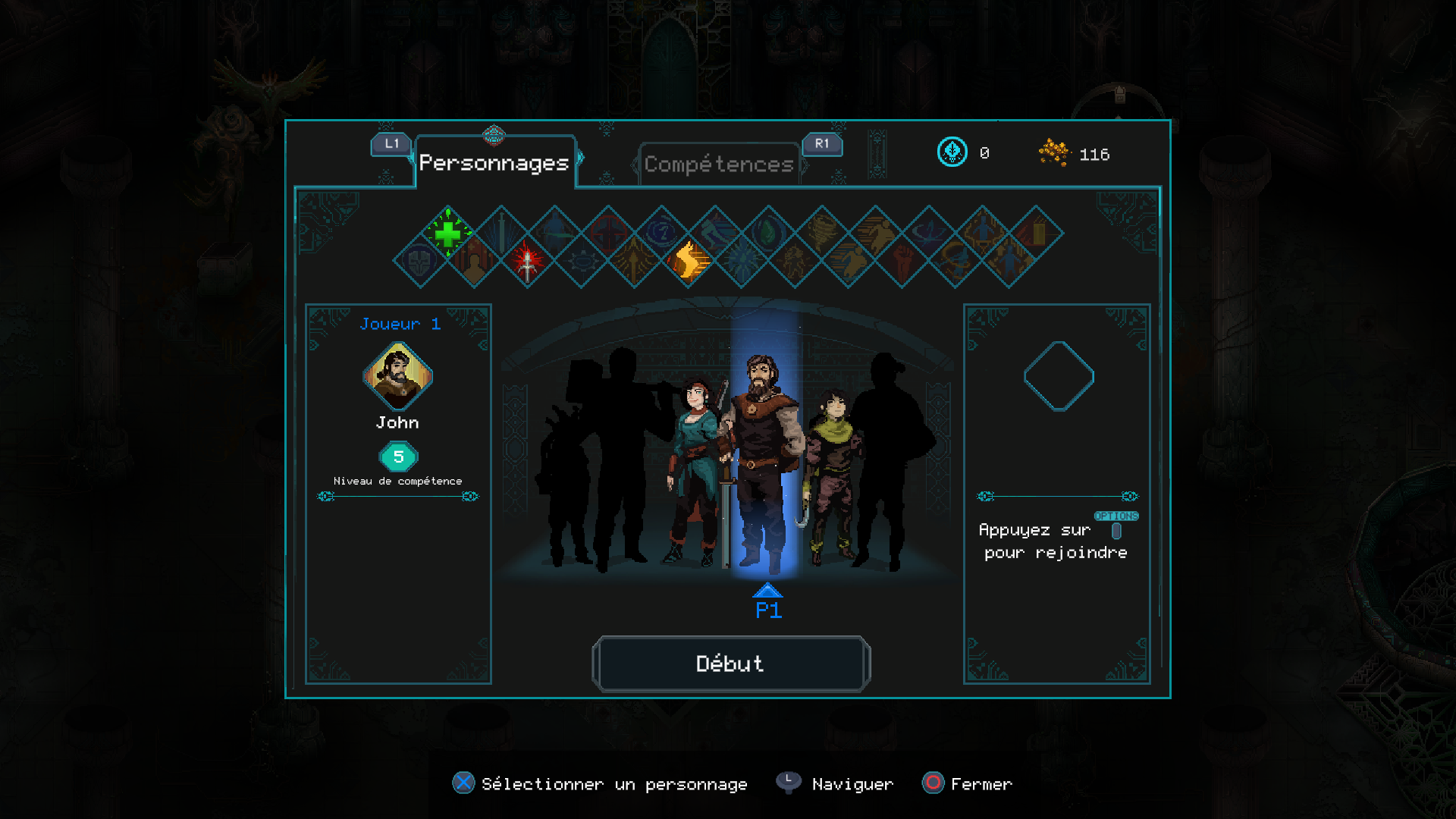This screenshot has height=819, width=1456.
Task: Open the Personnages tab
Action: coord(494,162)
